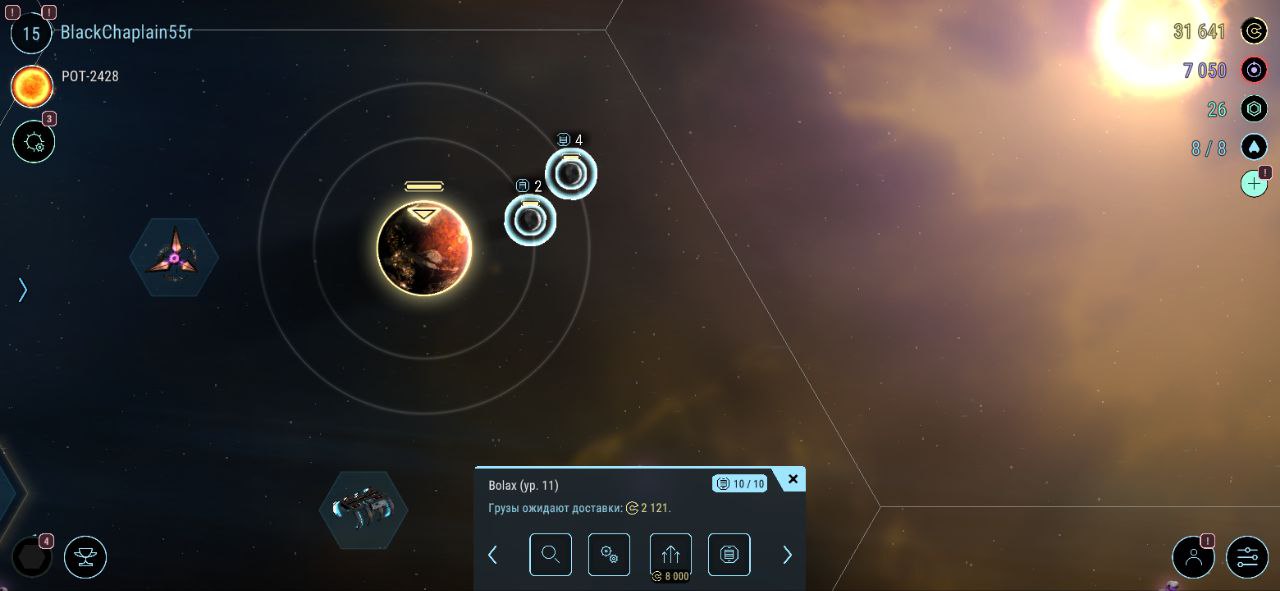Viewport: 1280px width, 591px height.
Task: Expand the left side panel arrow
Action: [22, 290]
